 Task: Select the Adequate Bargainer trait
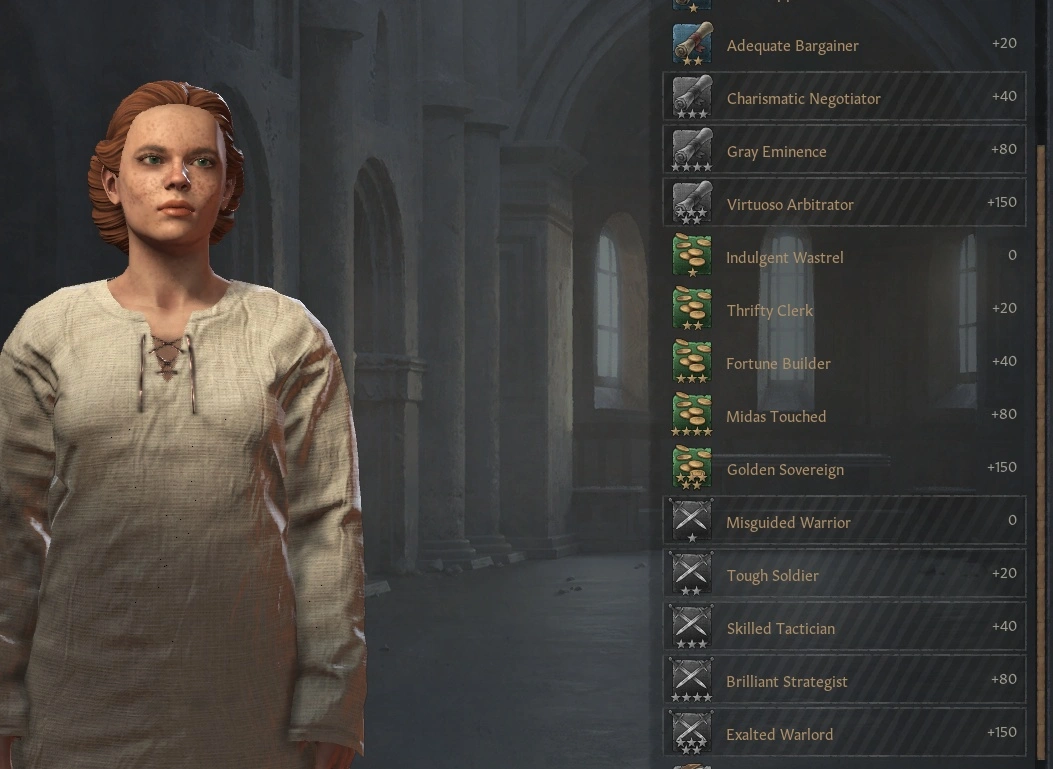(844, 46)
